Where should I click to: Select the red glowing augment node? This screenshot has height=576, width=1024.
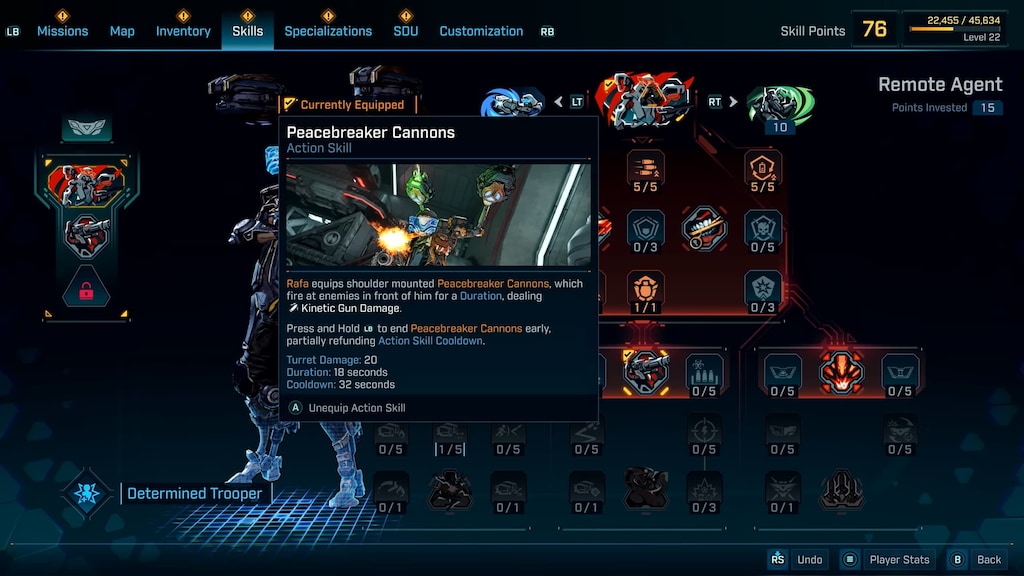(841, 372)
